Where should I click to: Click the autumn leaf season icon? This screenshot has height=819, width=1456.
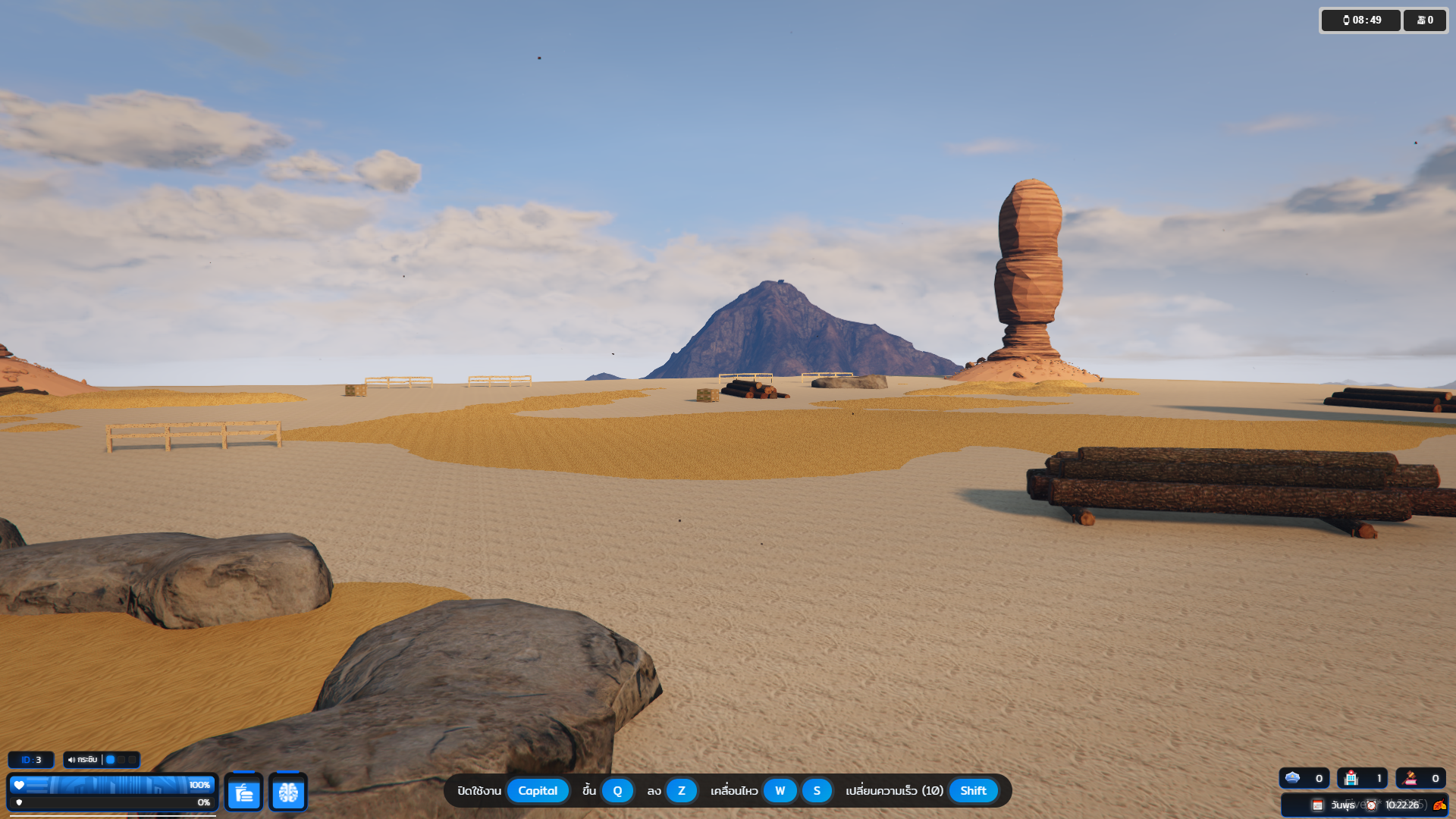tap(1439, 805)
